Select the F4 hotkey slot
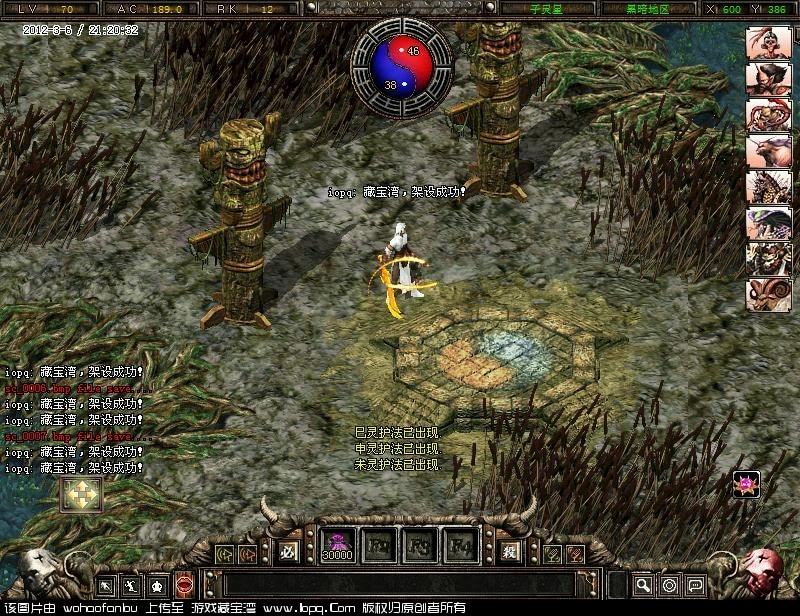The width and height of the screenshot is (800, 616). (460, 547)
